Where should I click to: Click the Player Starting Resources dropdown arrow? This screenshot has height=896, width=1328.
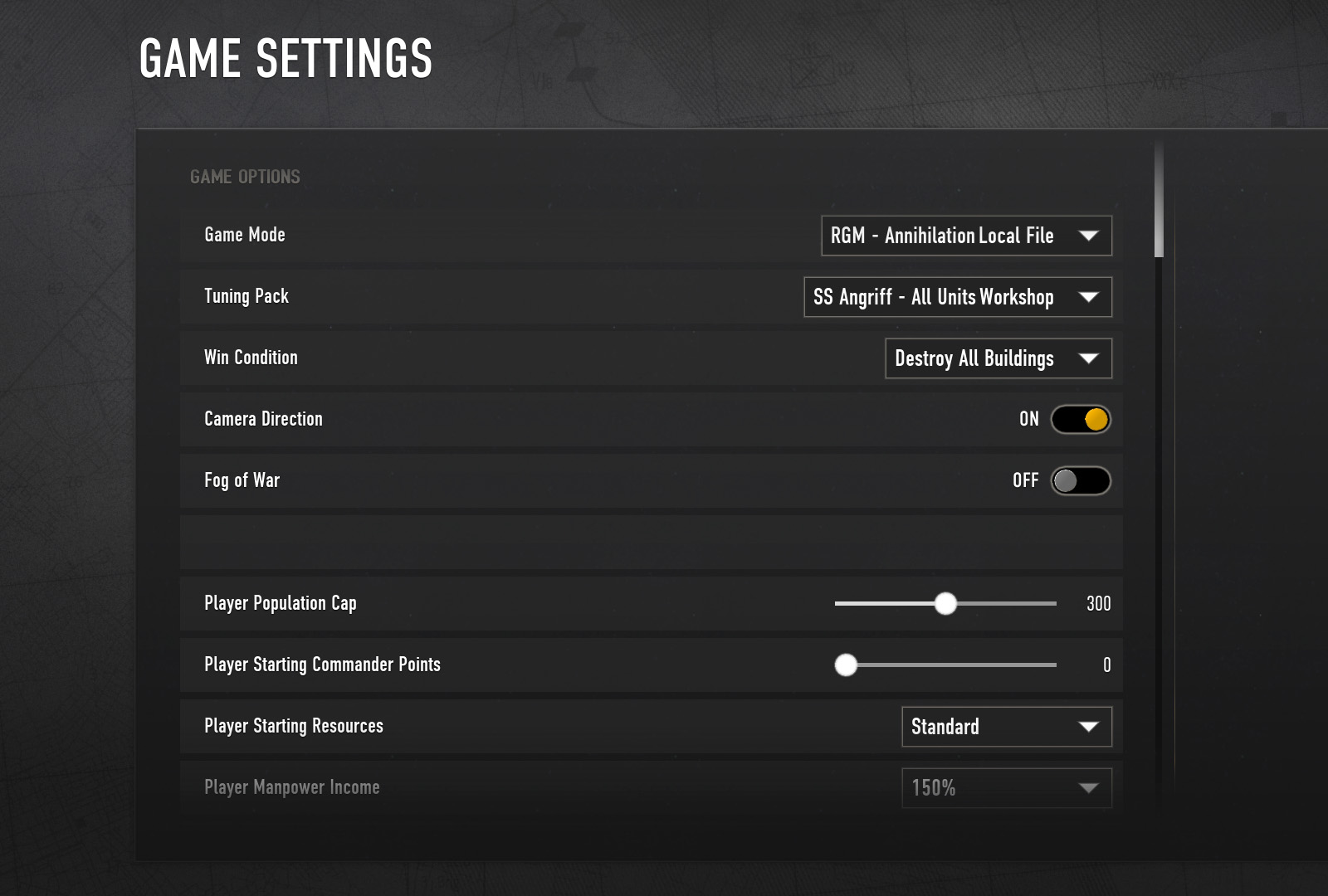click(x=1091, y=727)
